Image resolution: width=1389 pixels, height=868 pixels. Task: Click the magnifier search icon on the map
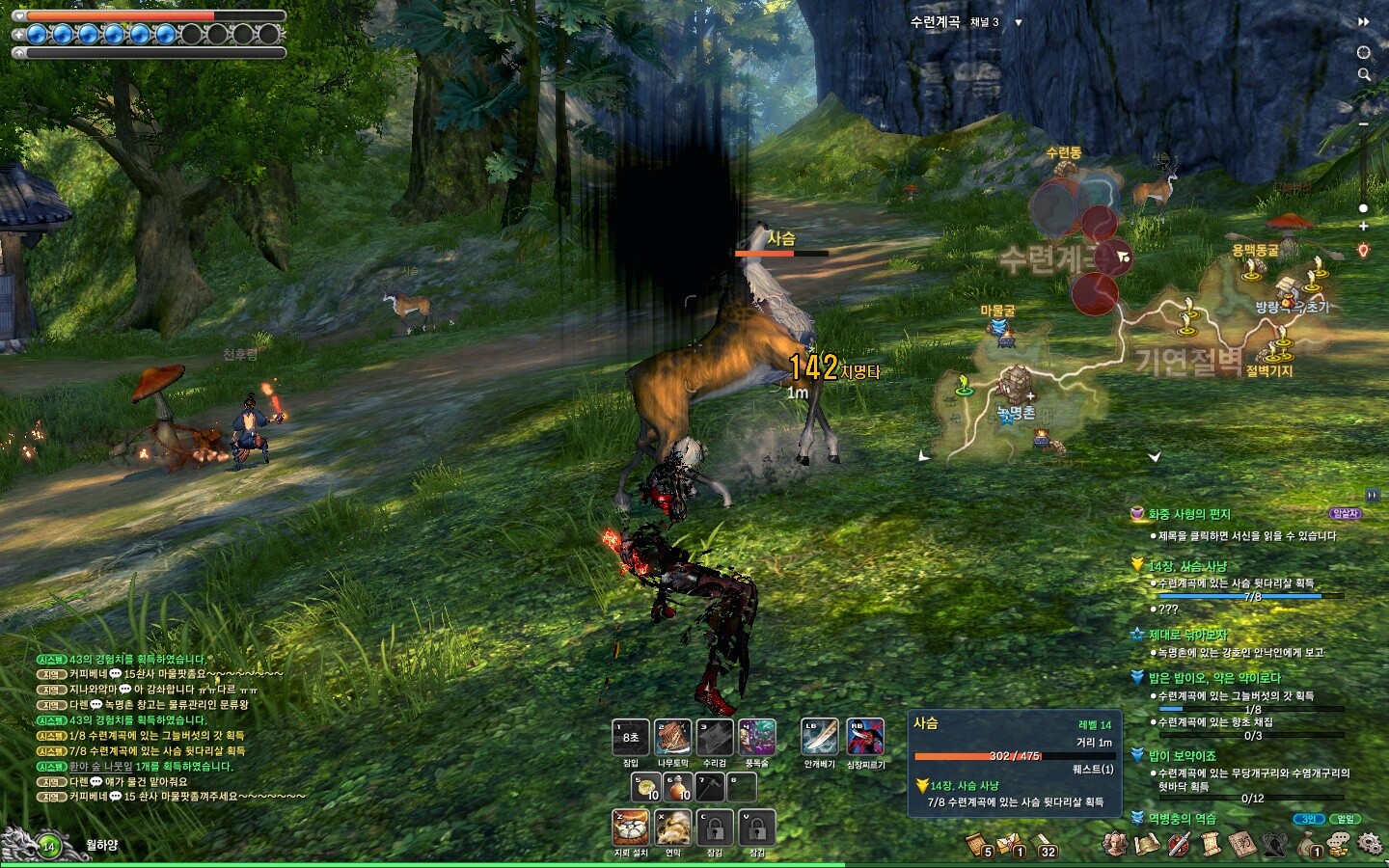click(x=1364, y=74)
